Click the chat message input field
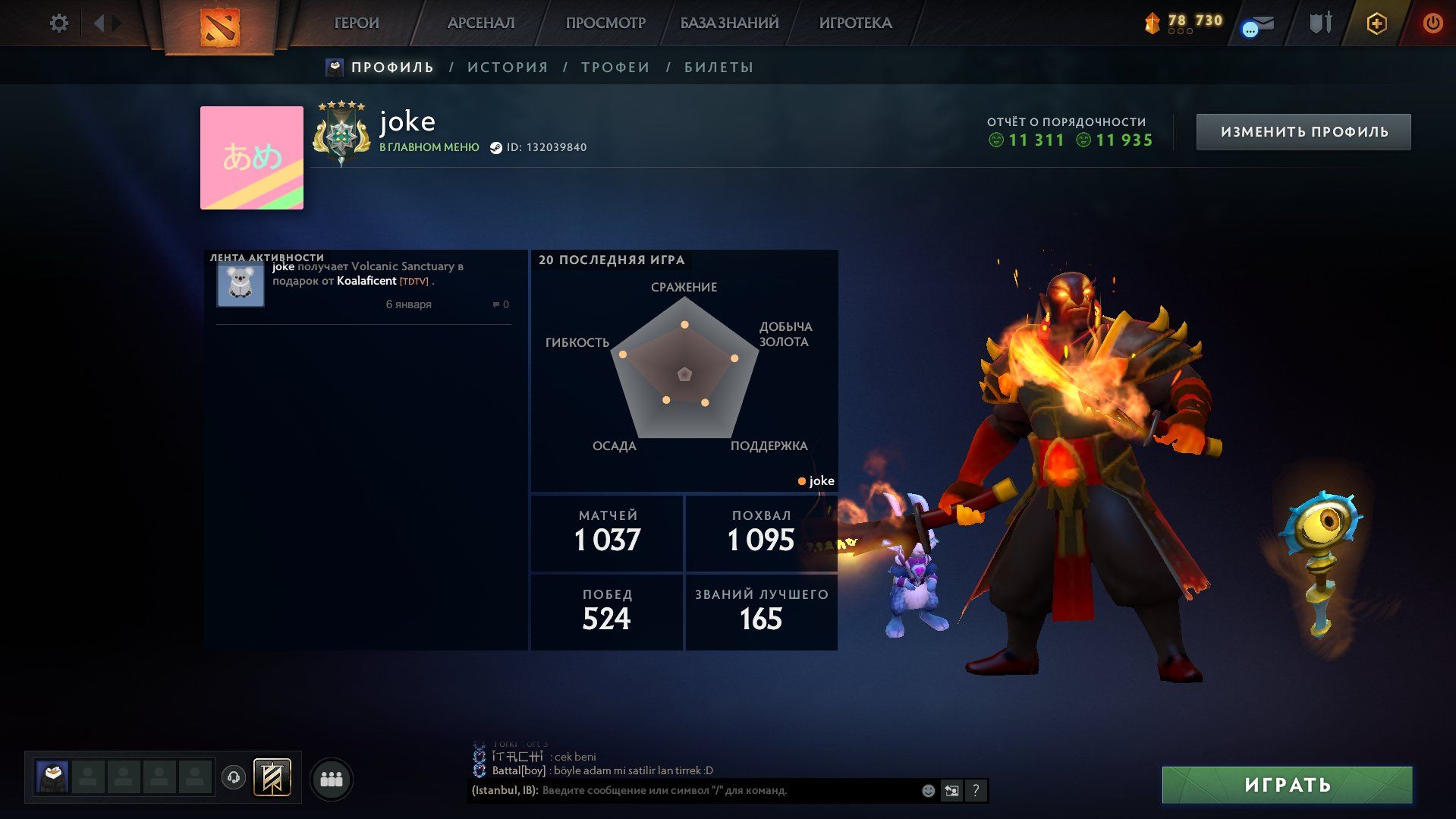Image resolution: width=1456 pixels, height=819 pixels. (x=728, y=791)
